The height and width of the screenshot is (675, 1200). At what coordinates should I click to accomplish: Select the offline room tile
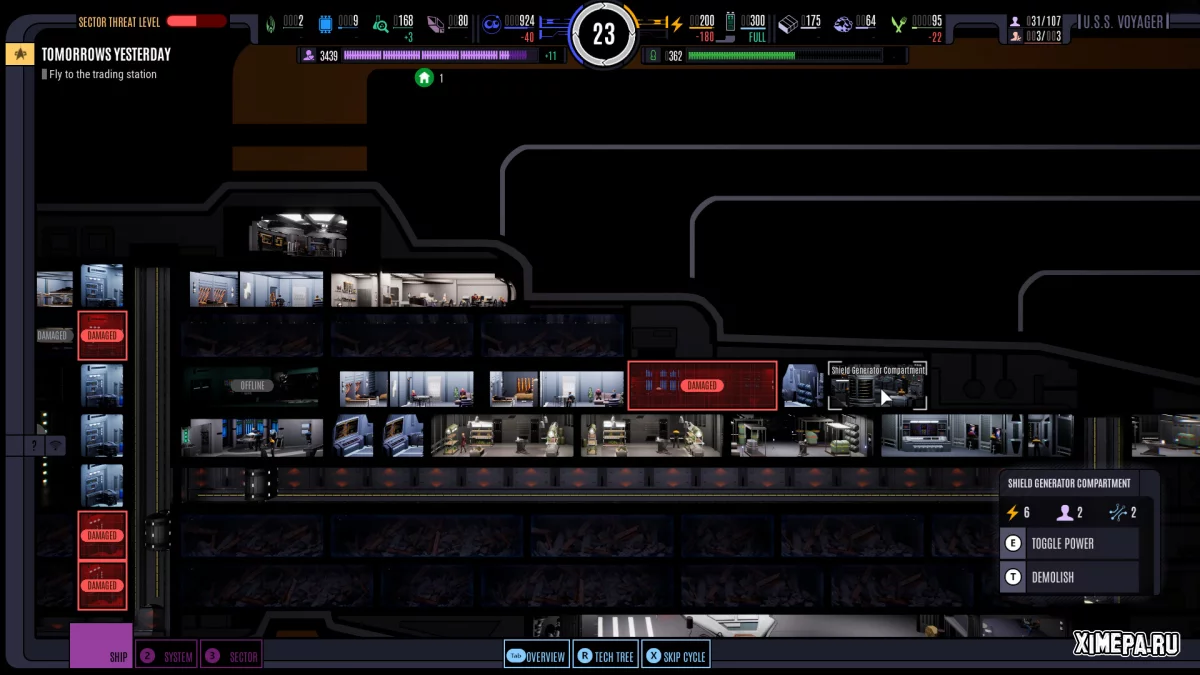click(x=252, y=385)
